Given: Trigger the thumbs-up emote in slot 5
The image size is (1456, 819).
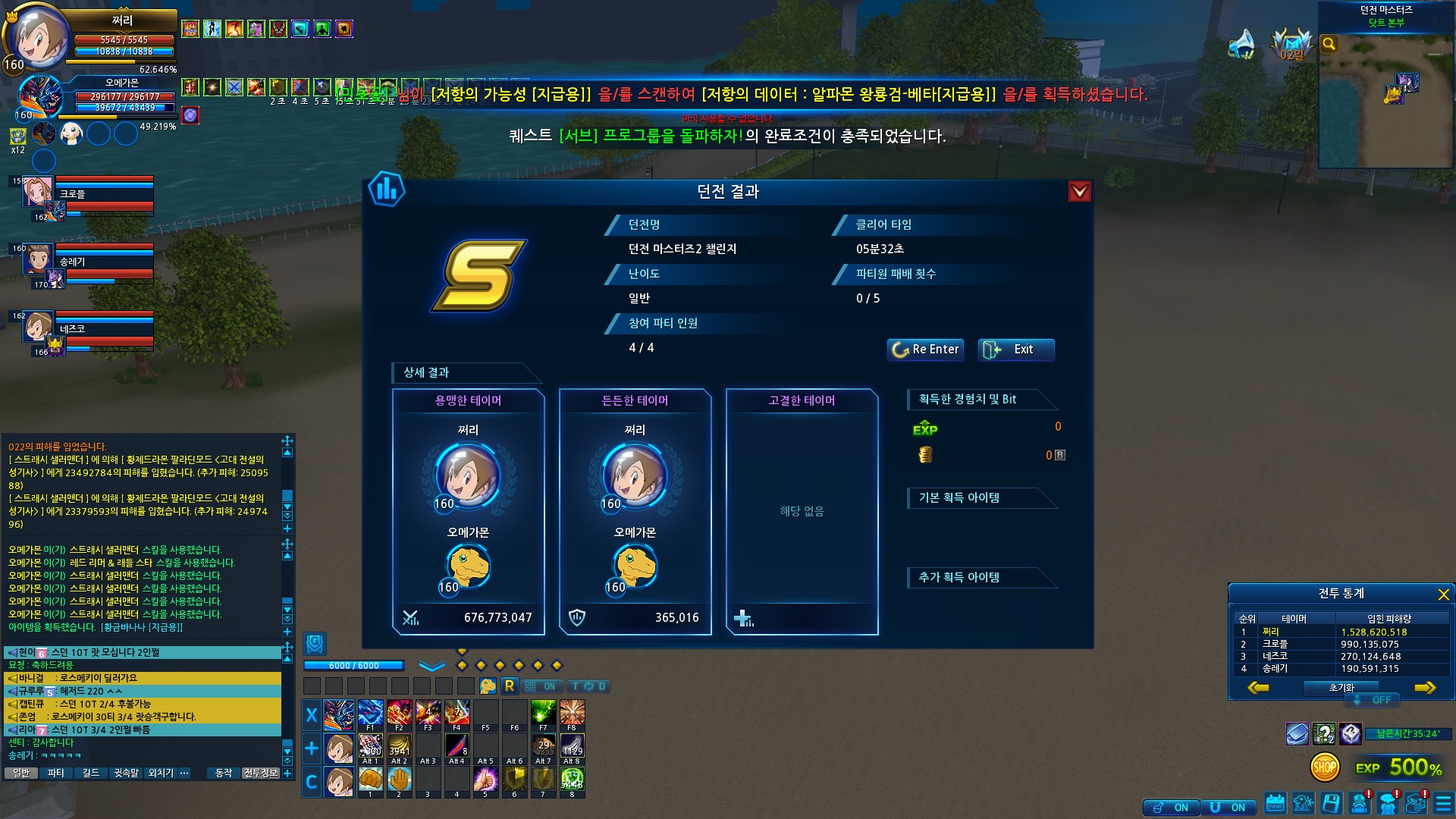Looking at the screenshot, I should tap(485, 779).
